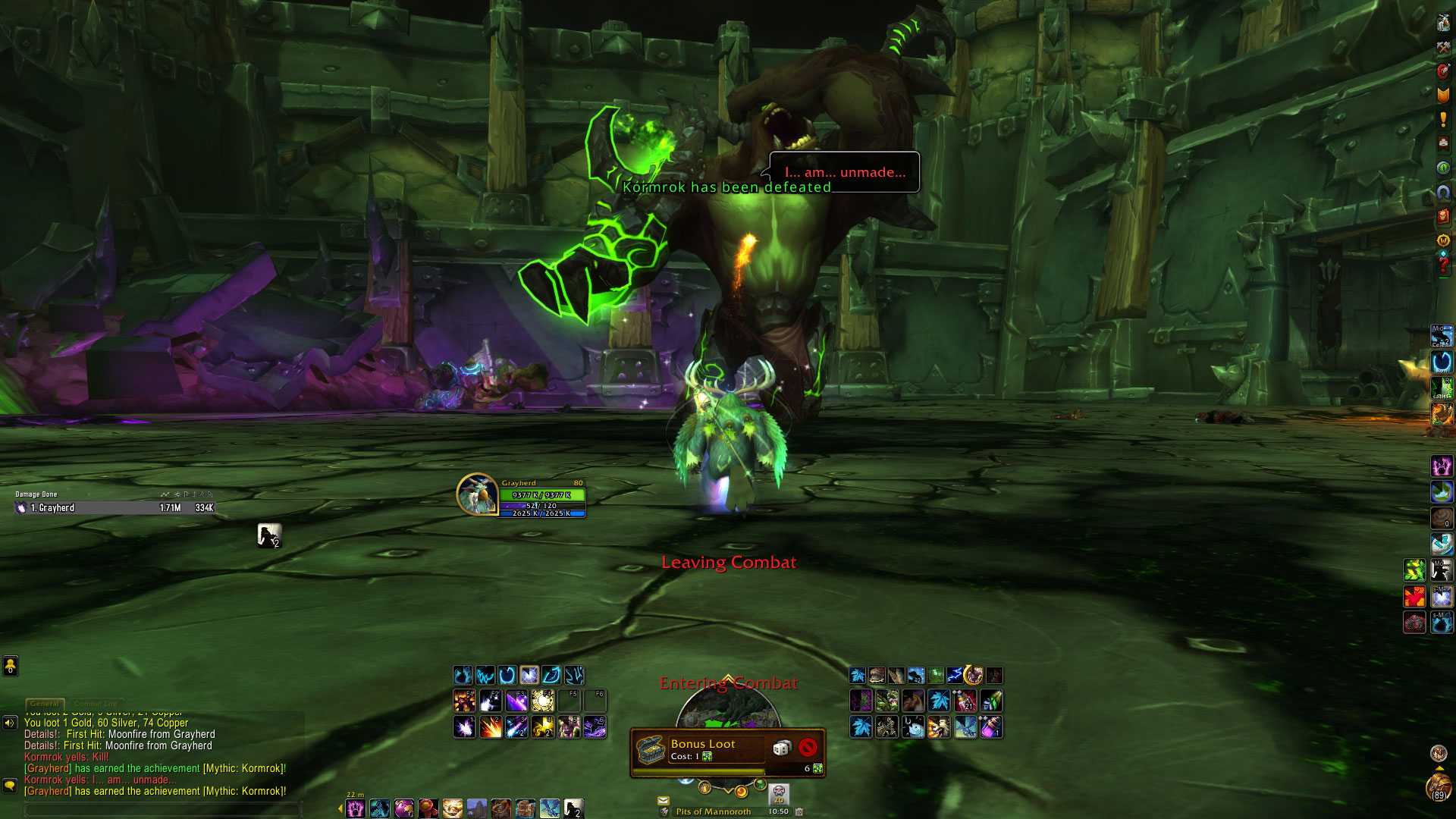Decline the Bonus Loot roll
The width and height of the screenshot is (1456, 819).
808,748
